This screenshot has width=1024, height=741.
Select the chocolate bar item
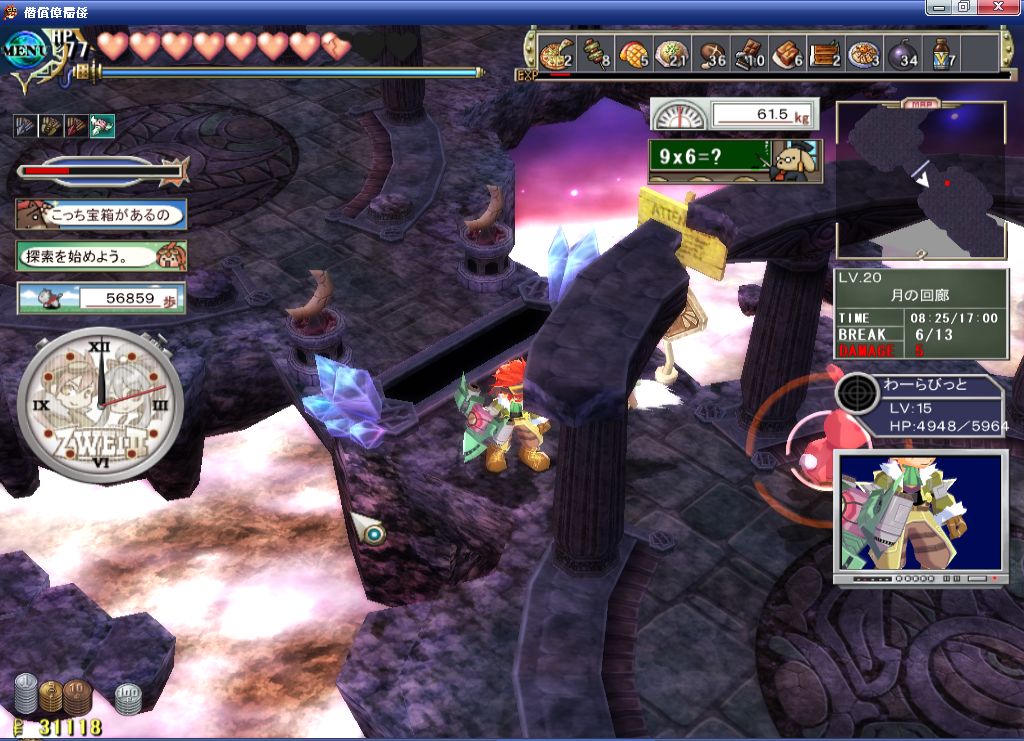[x=749, y=54]
